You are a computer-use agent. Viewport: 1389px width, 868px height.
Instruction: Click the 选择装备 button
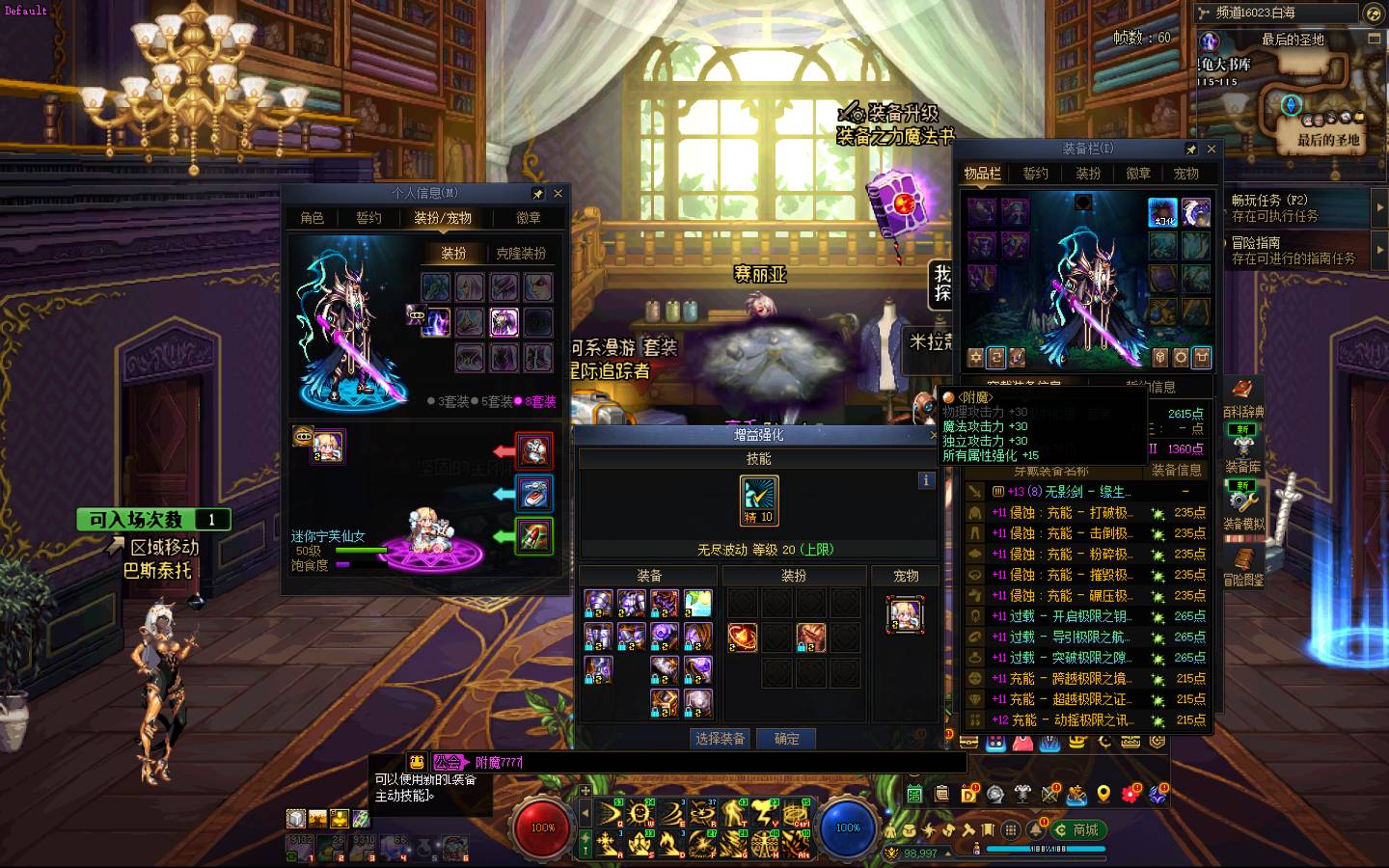[720, 739]
